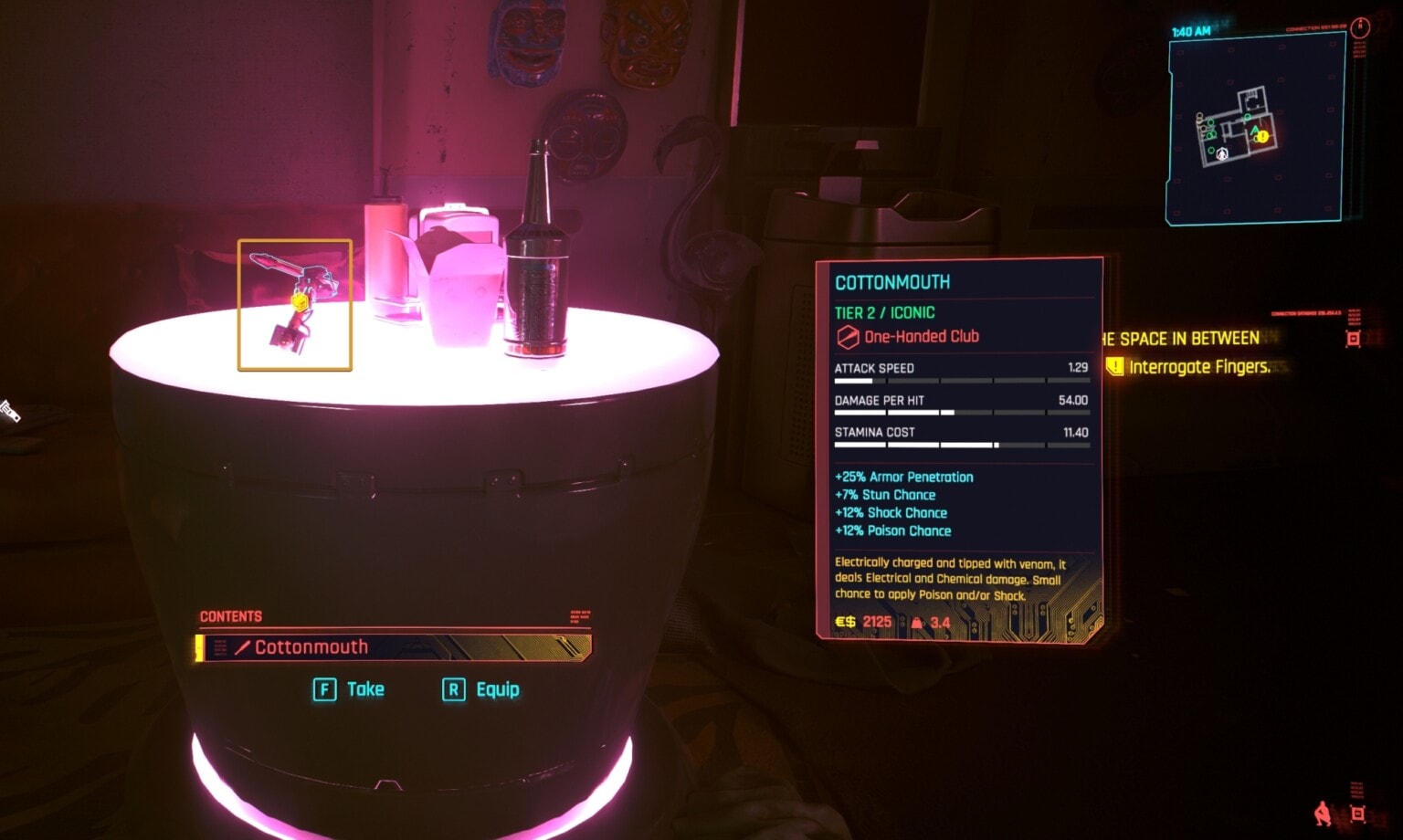Select the green player arrow on the minimap
The width and height of the screenshot is (1403, 840).
[1254, 129]
